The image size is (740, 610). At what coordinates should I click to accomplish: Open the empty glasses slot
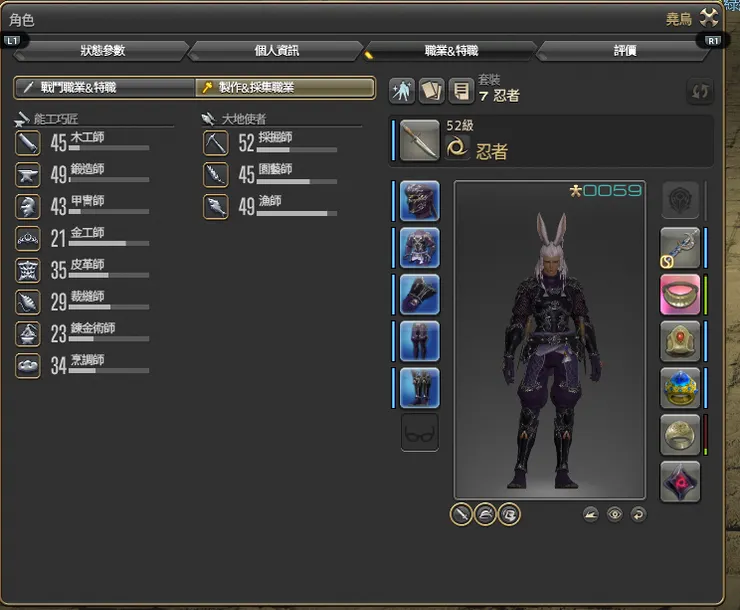tap(419, 433)
